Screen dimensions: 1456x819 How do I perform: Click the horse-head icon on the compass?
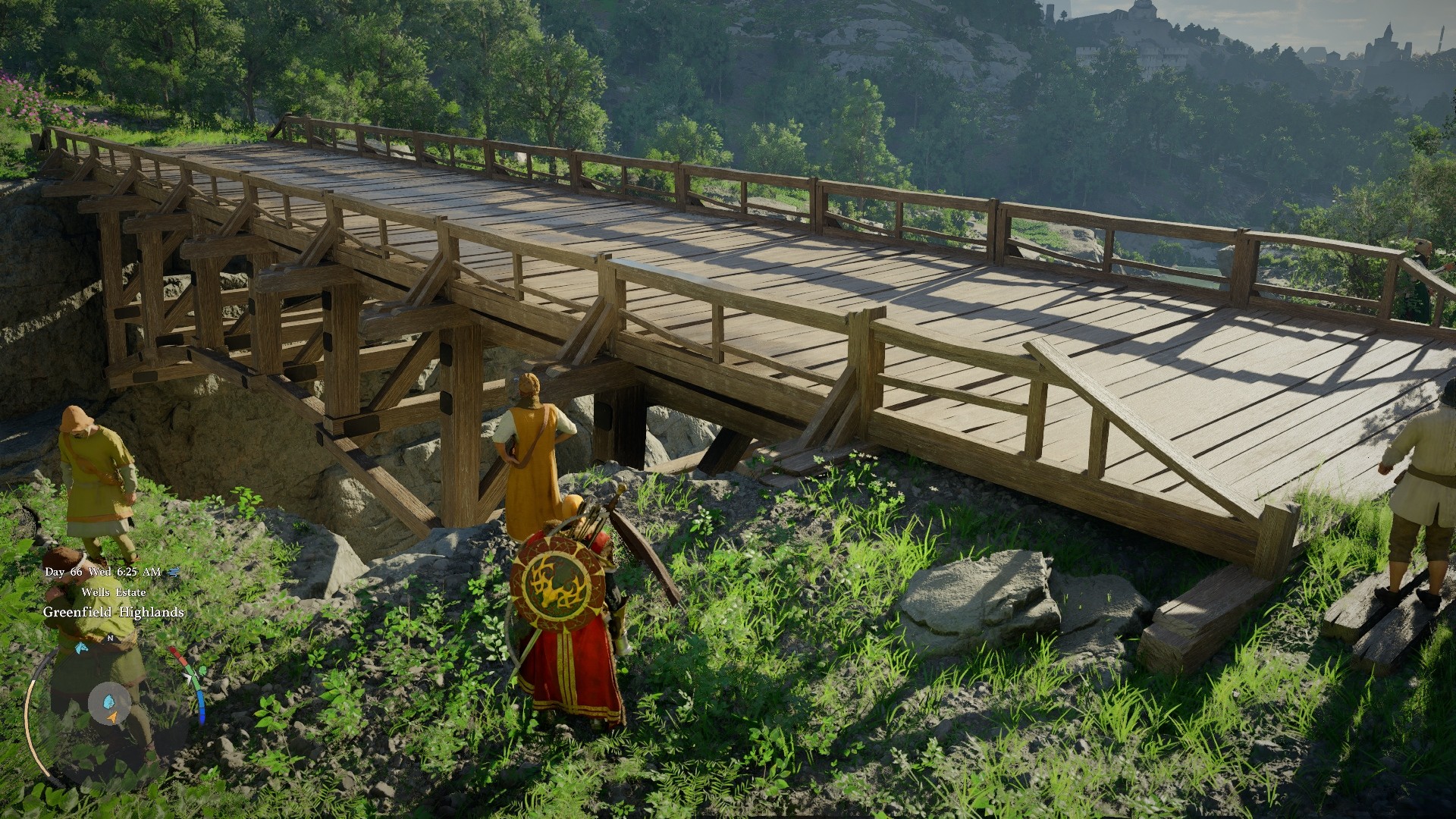81,649
